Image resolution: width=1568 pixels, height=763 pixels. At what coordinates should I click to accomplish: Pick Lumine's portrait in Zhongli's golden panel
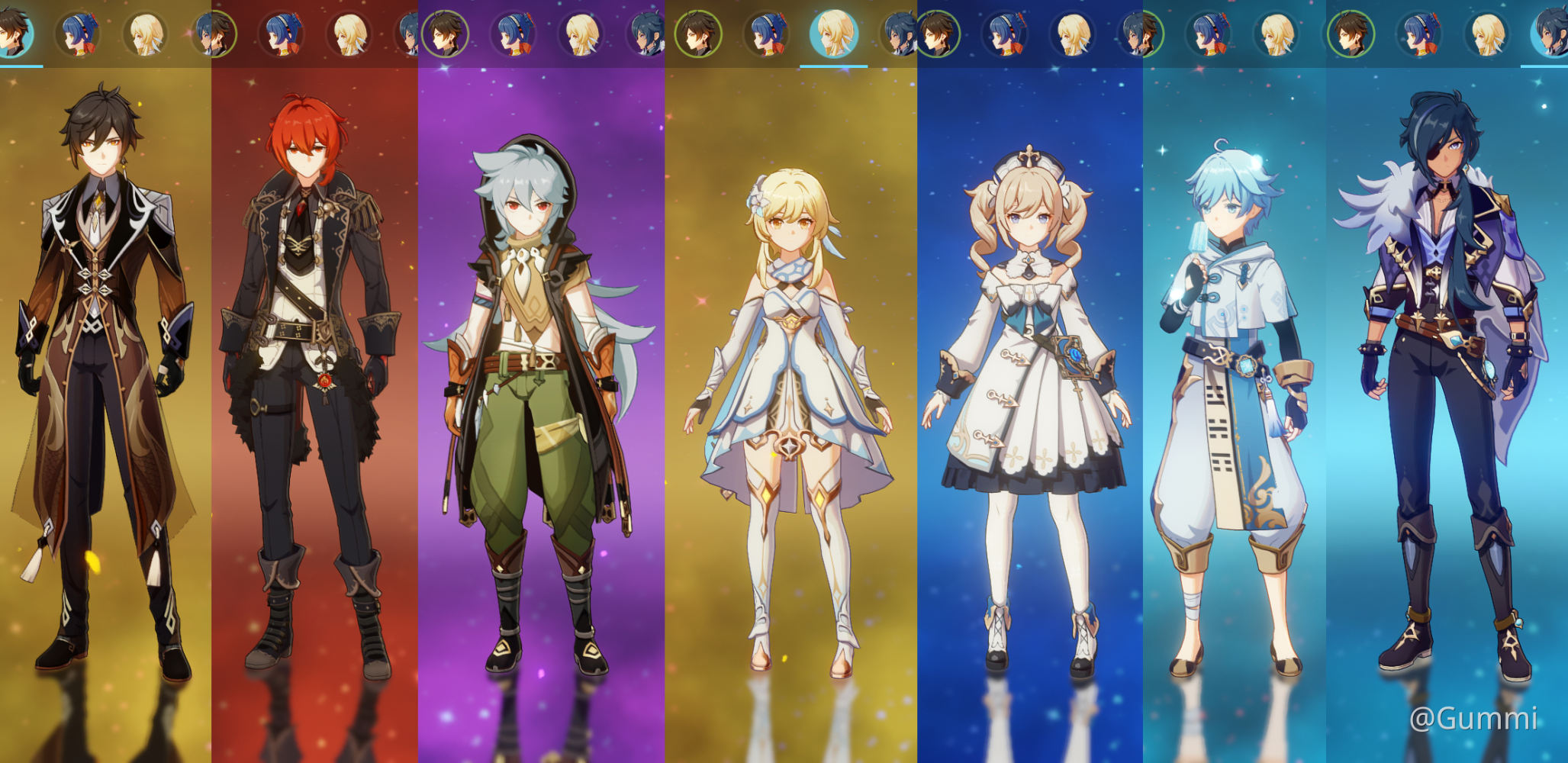(x=146, y=34)
